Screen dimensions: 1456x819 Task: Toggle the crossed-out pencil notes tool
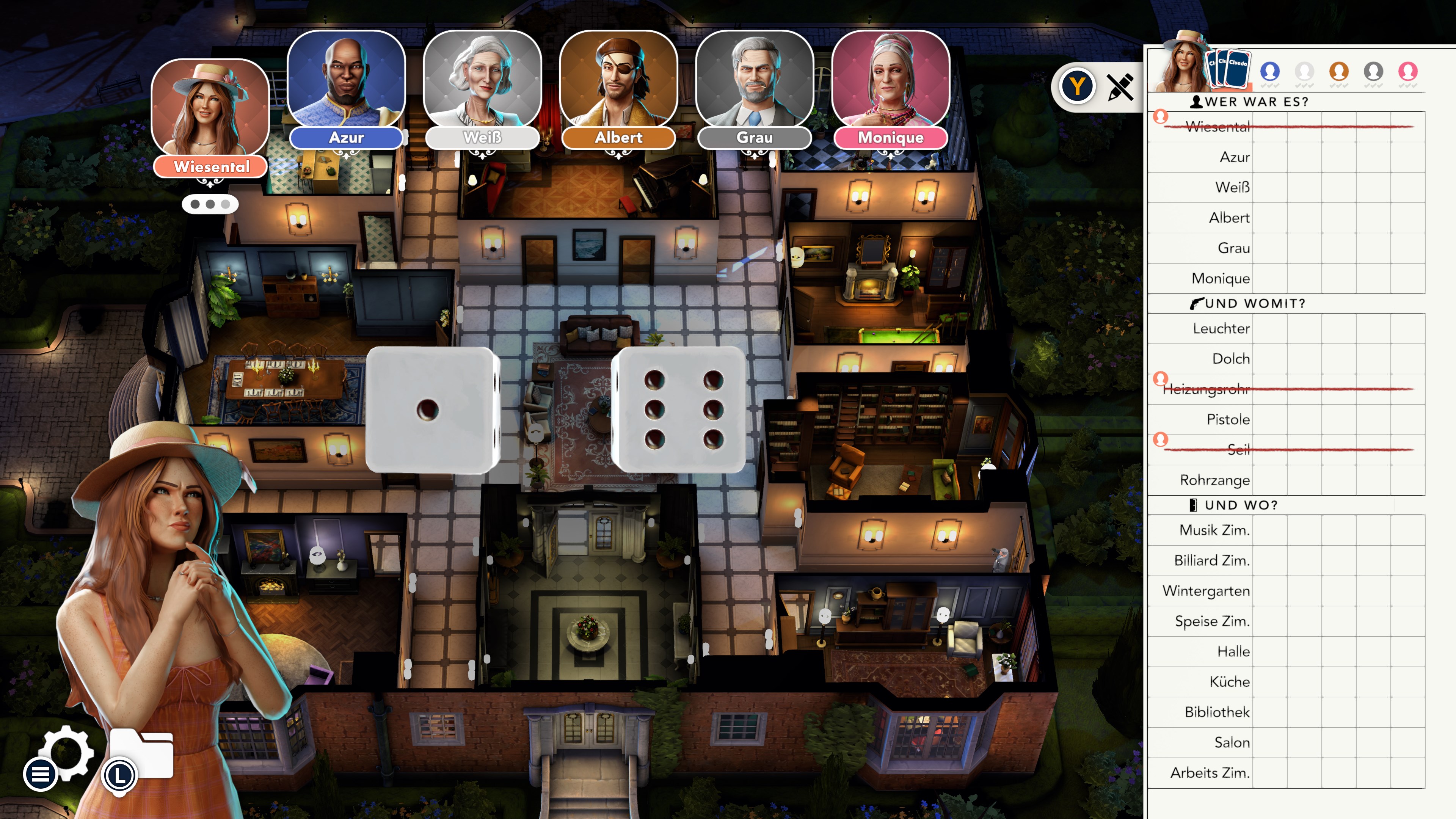1120,87
